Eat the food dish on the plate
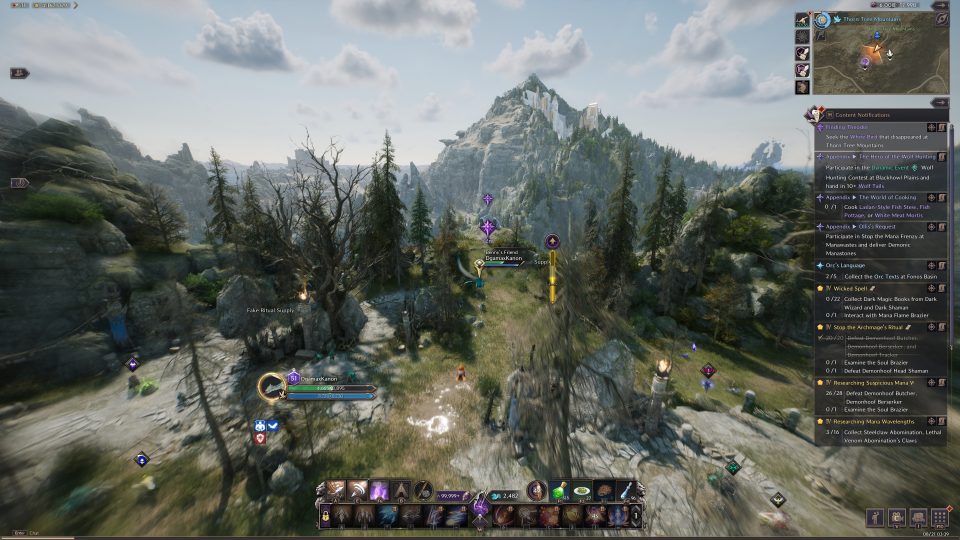 [x=582, y=491]
